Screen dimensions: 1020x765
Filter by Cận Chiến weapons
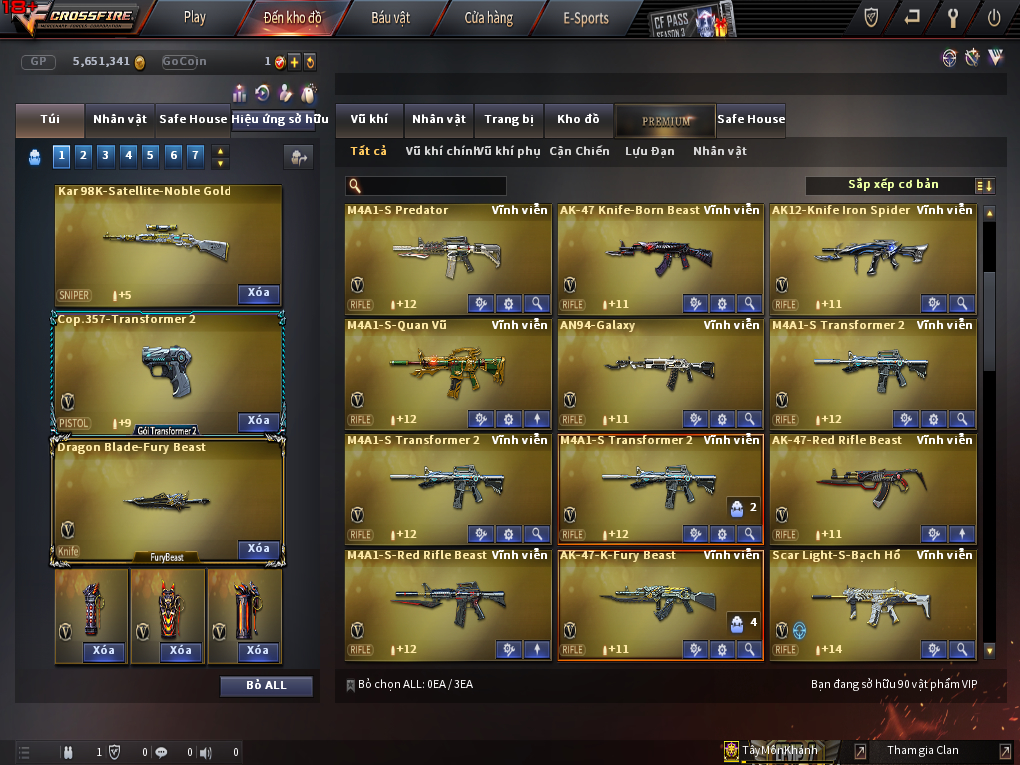click(x=579, y=151)
